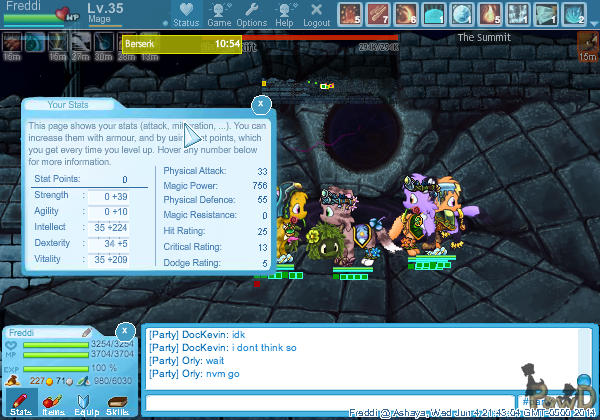Open the Game menu
Viewport: 600px width, 420px height.
(219, 14)
